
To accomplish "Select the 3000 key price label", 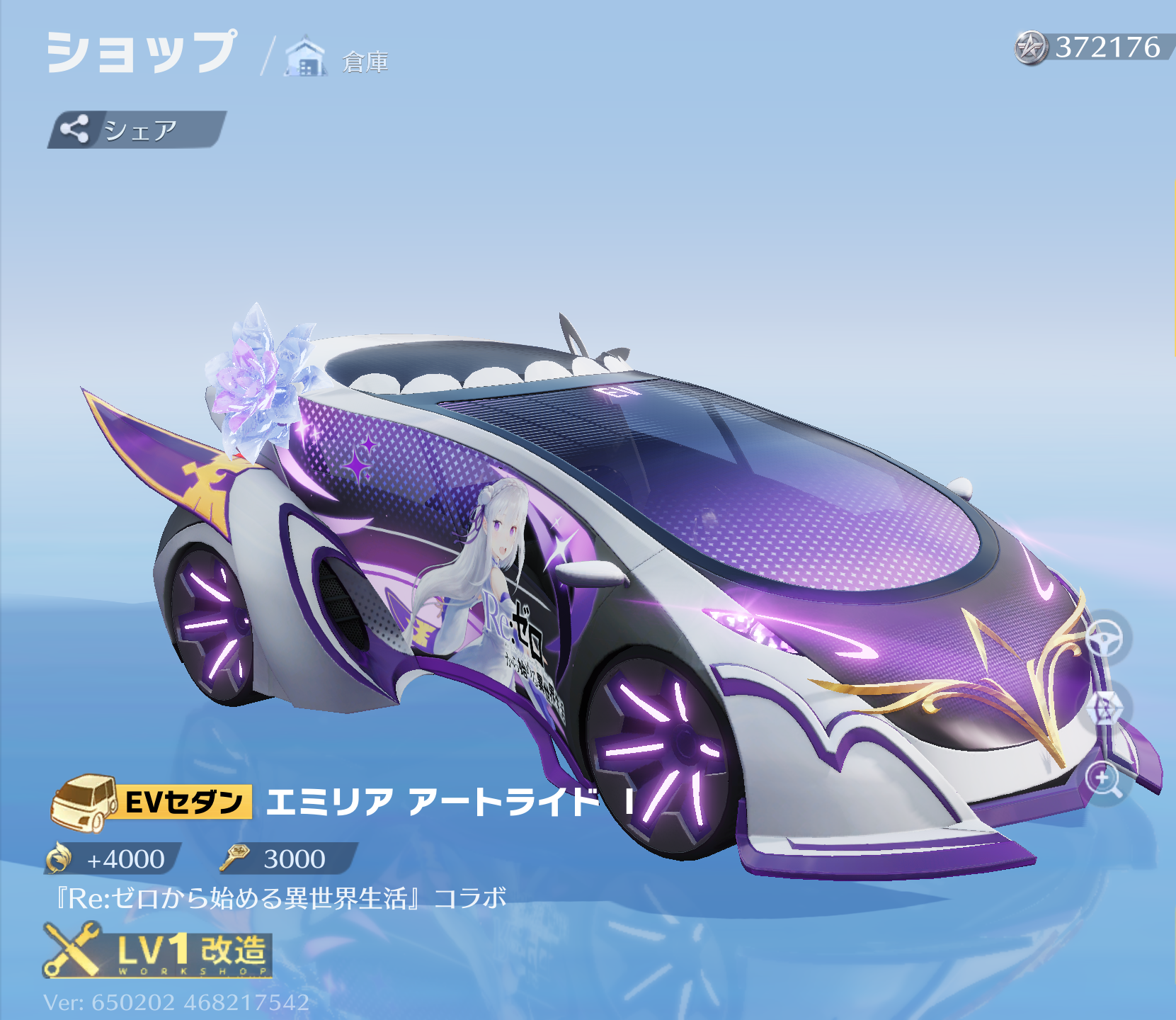I will point(294,860).
